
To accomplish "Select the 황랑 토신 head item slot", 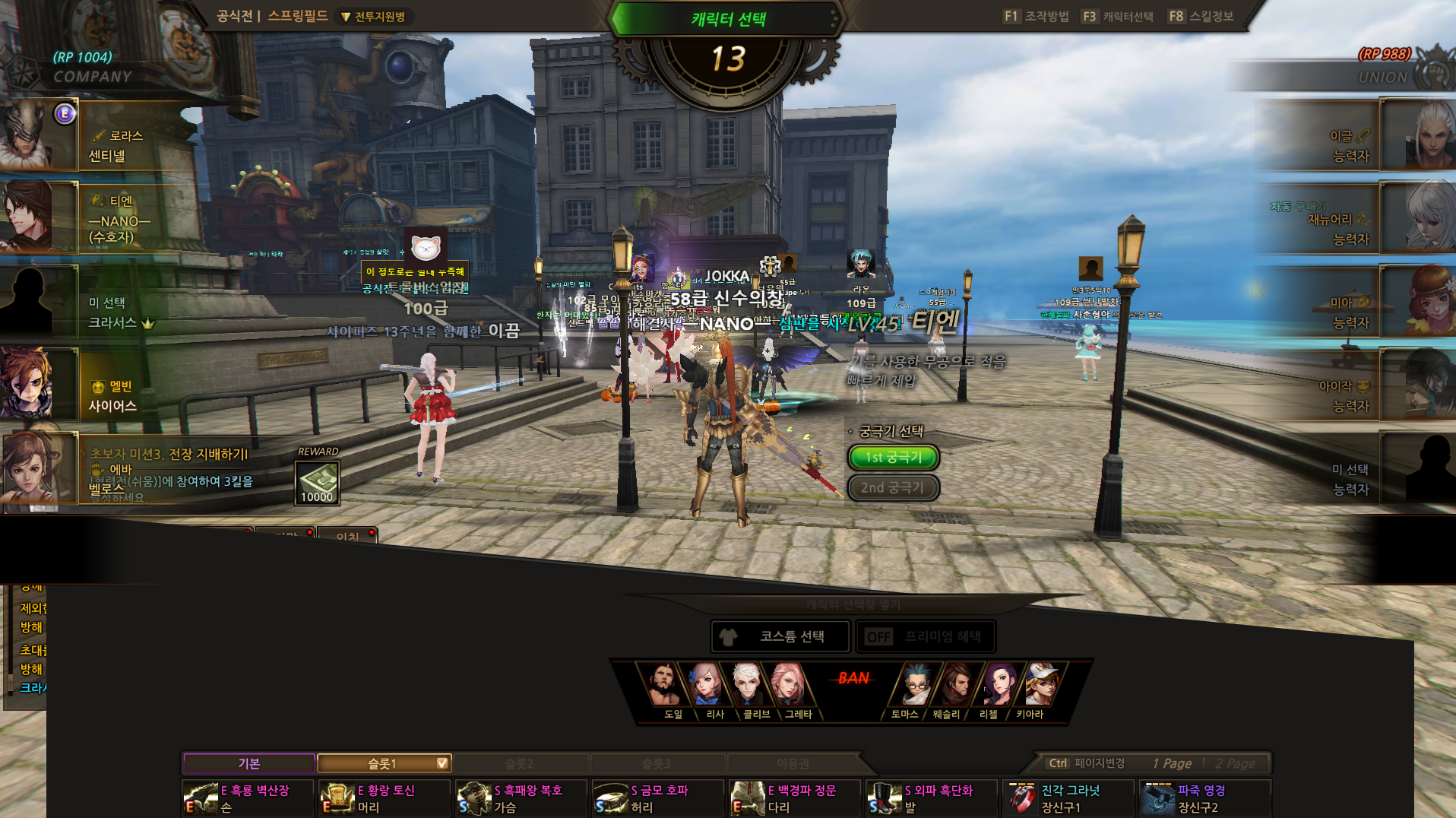I will pyautogui.click(x=385, y=798).
